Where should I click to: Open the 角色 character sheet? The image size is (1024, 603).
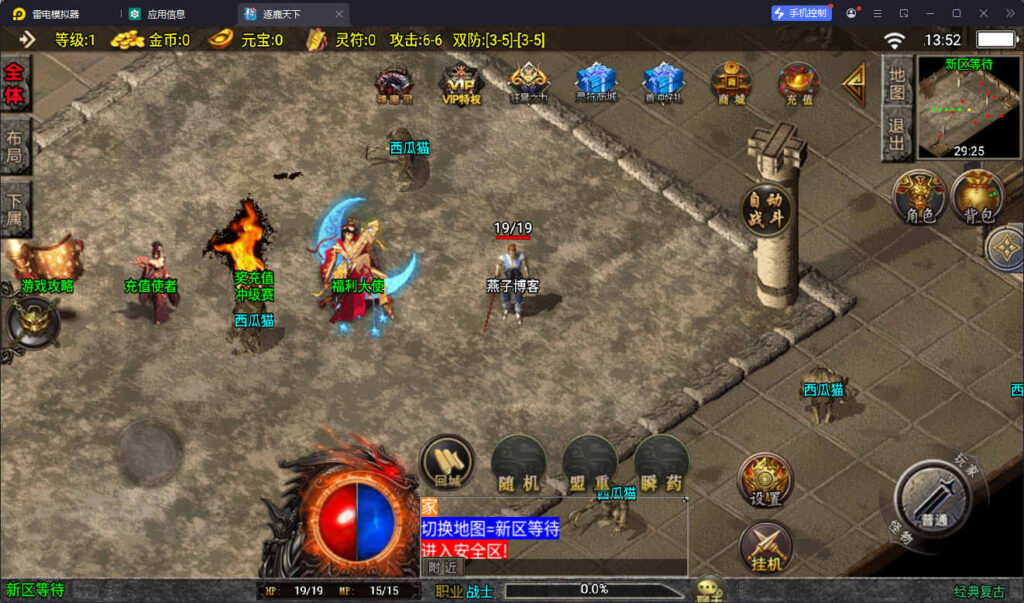click(919, 197)
